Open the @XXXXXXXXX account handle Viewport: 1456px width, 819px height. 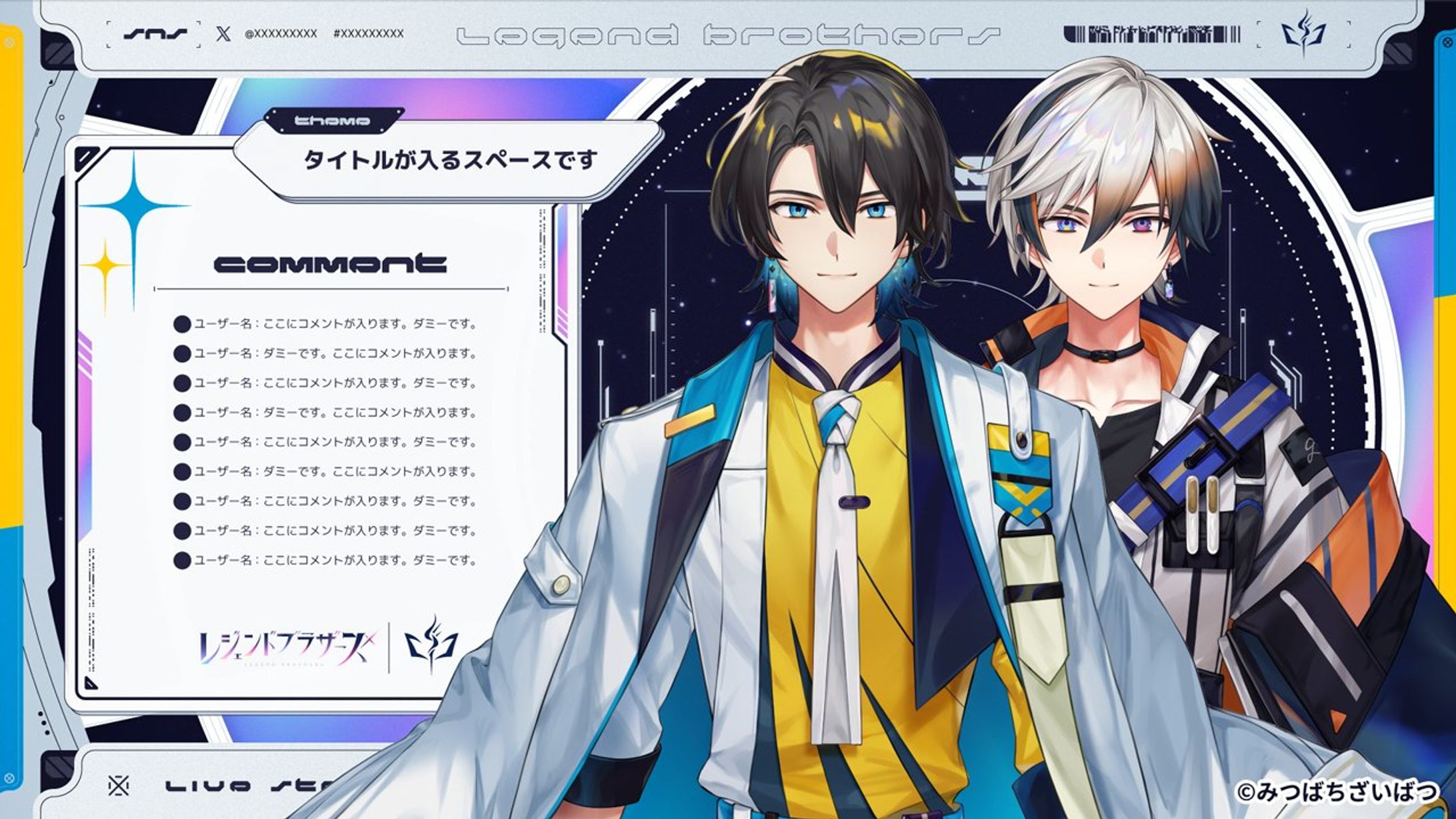click(281, 33)
